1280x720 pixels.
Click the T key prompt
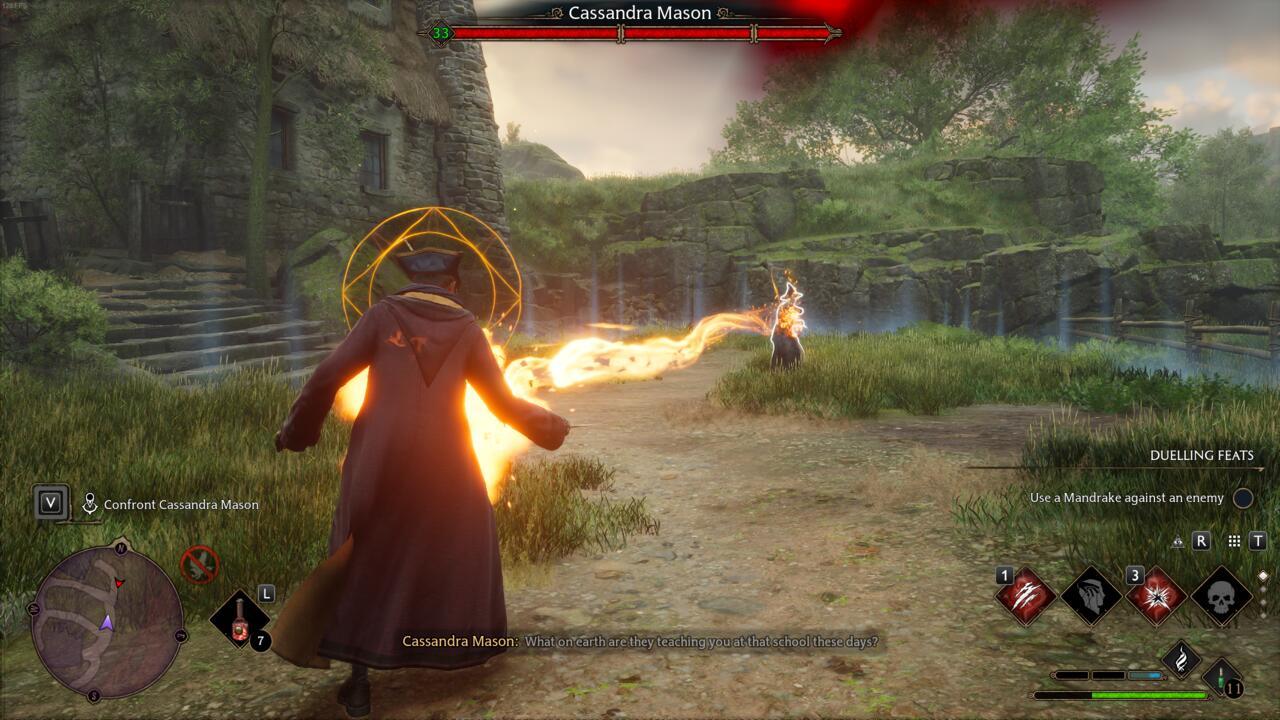(x=1258, y=541)
